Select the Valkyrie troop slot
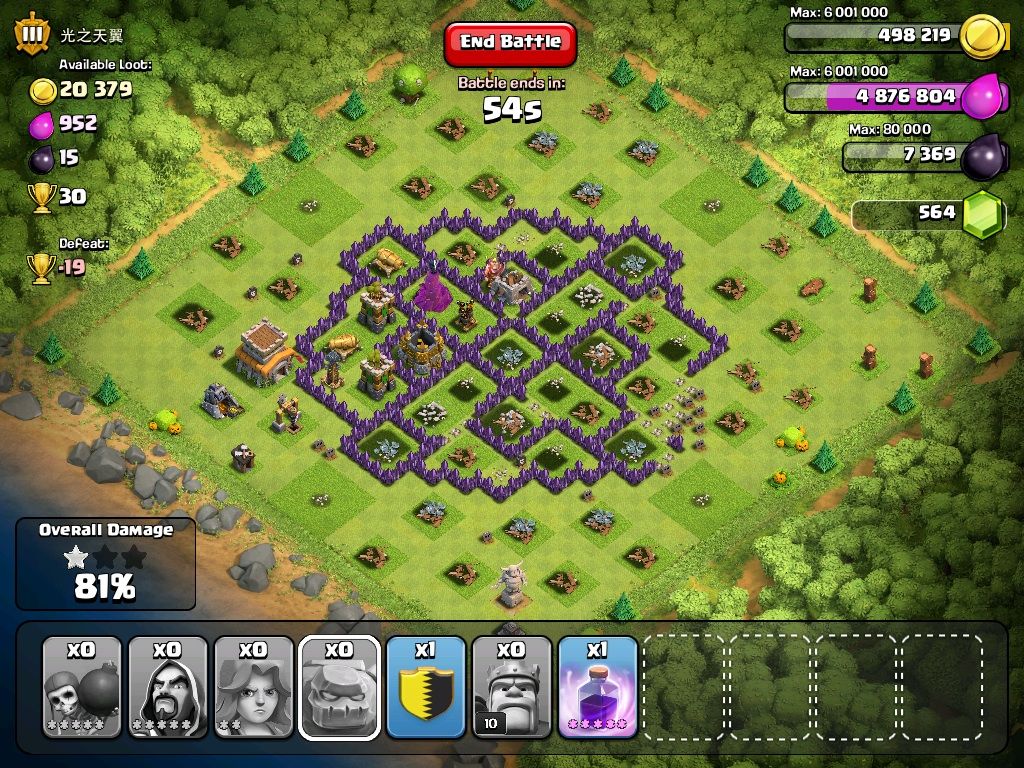 pyautogui.click(x=254, y=687)
